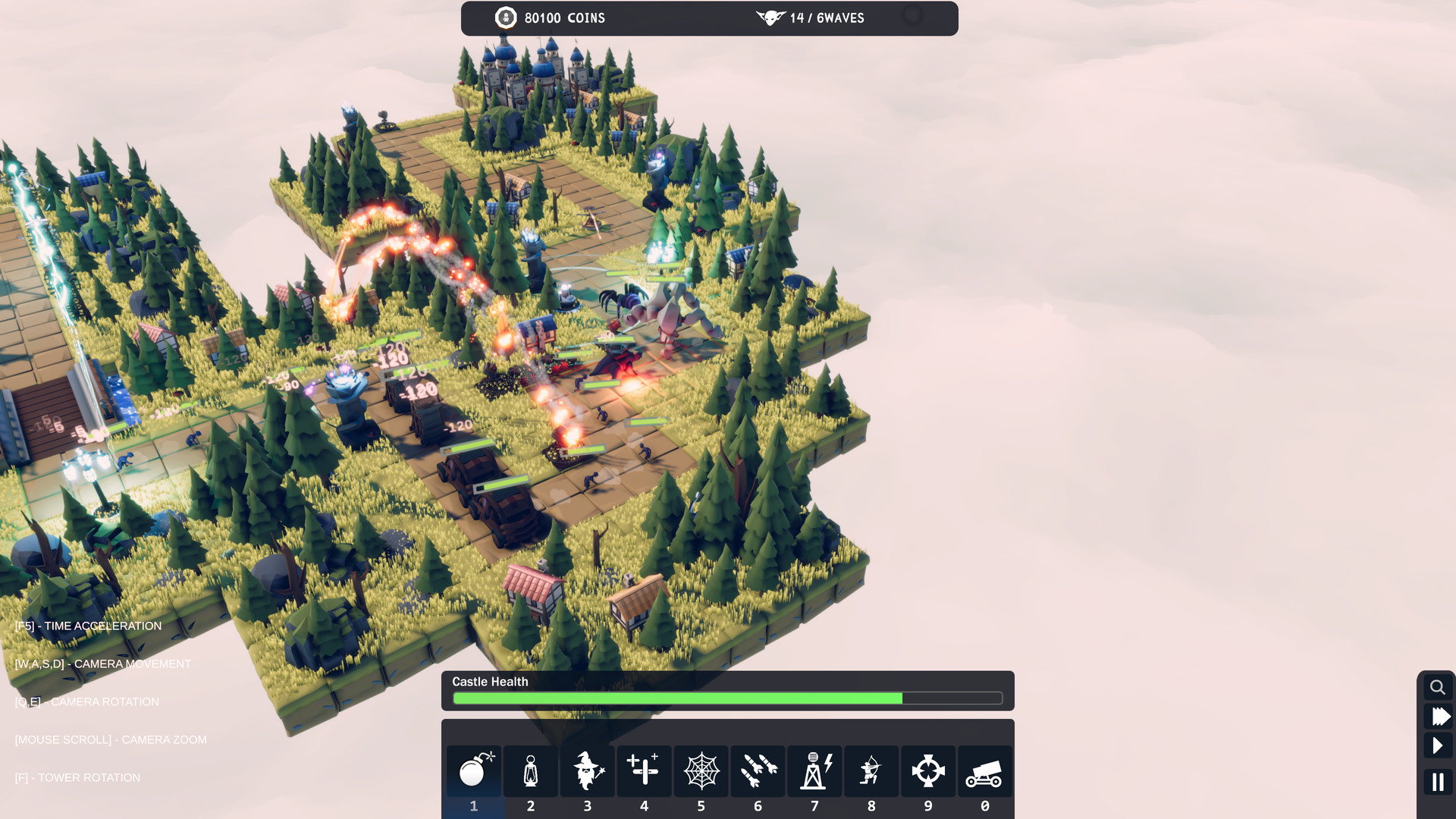Select the catapult in slot 0
The height and width of the screenshot is (819, 1456).
pyautogui.click(x=984, y=771)
